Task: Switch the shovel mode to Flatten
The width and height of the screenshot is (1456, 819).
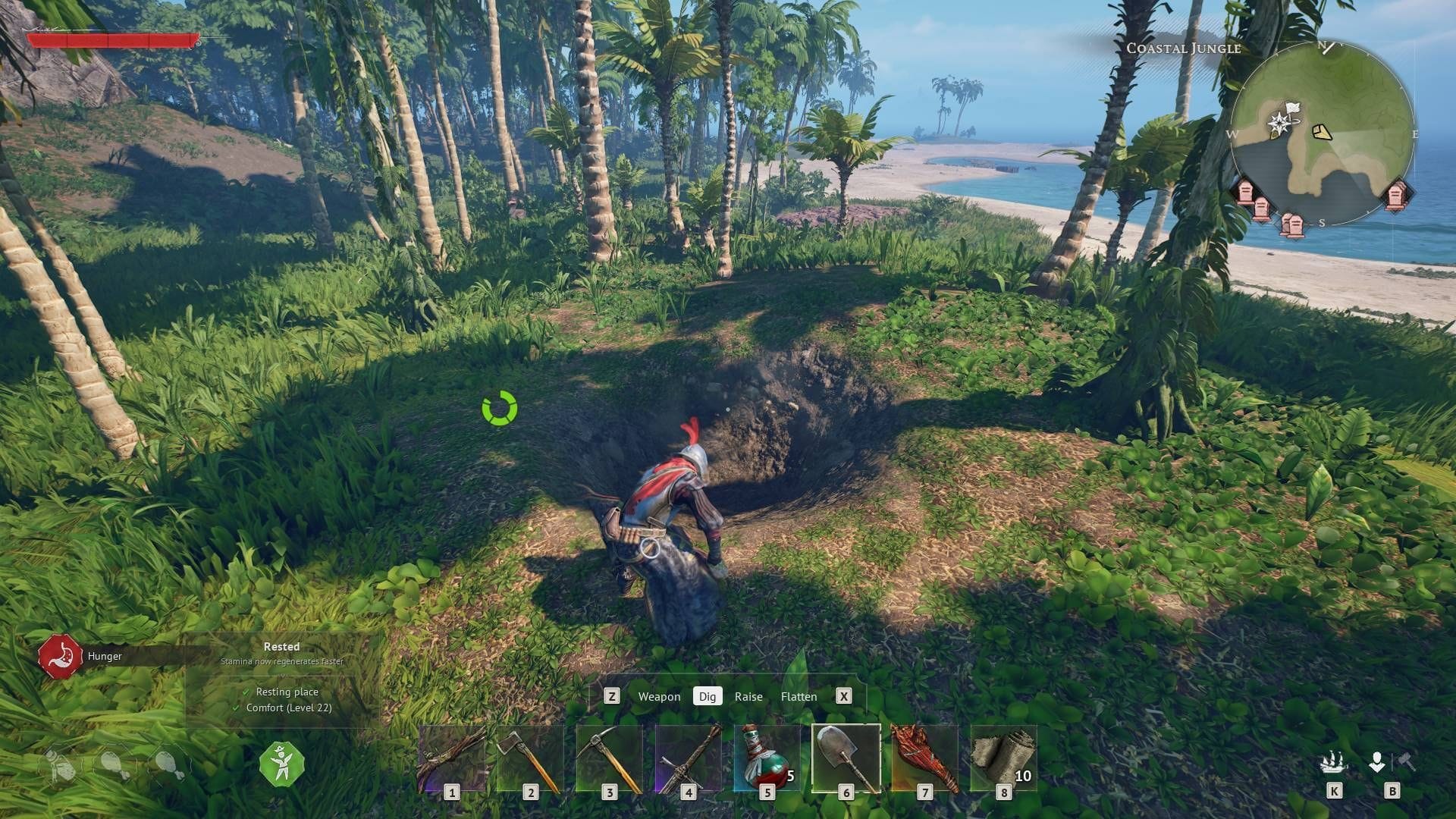Action: (x=799, y=696)
